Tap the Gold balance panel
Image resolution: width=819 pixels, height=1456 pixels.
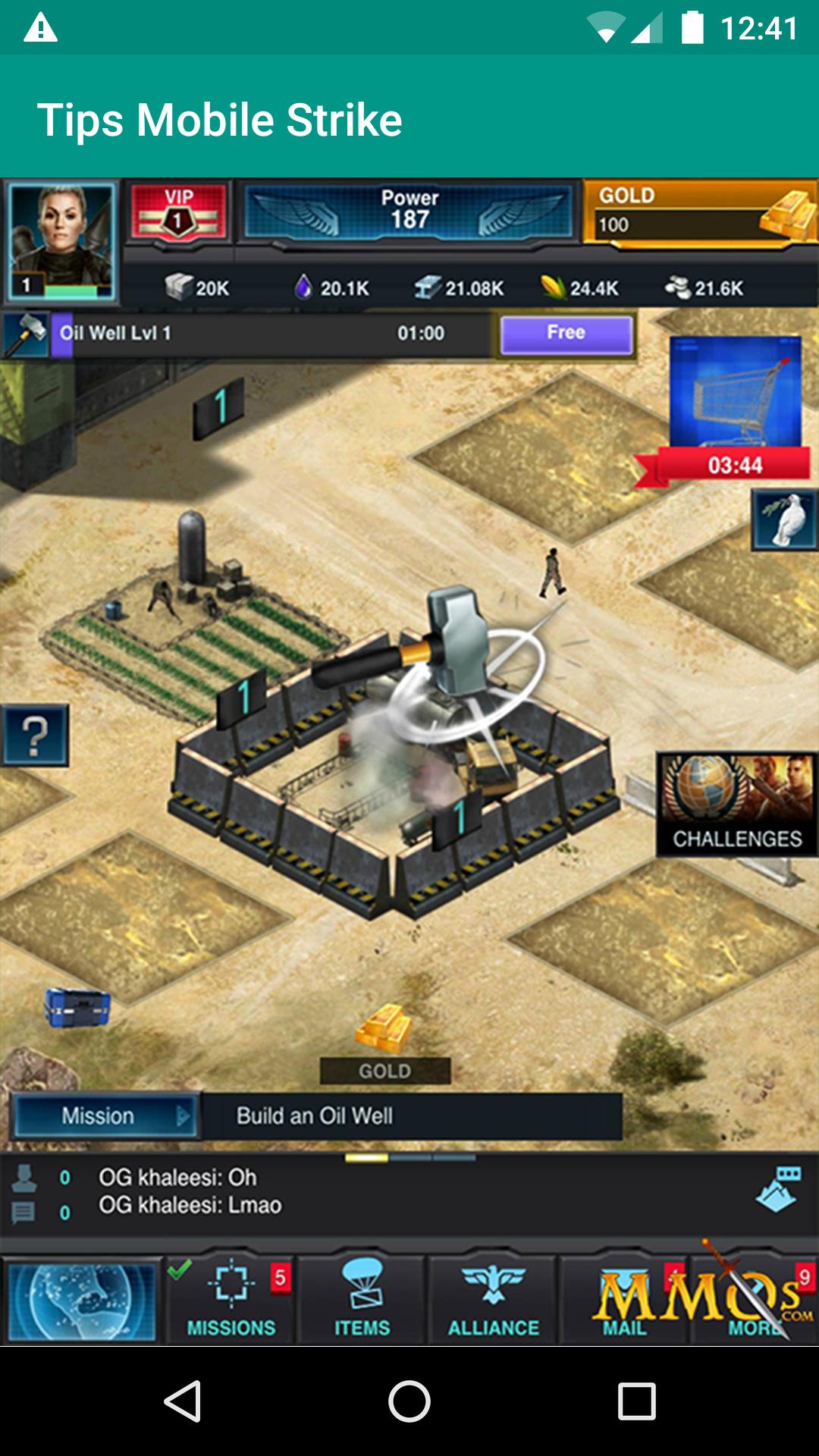(x=699, y=212)
